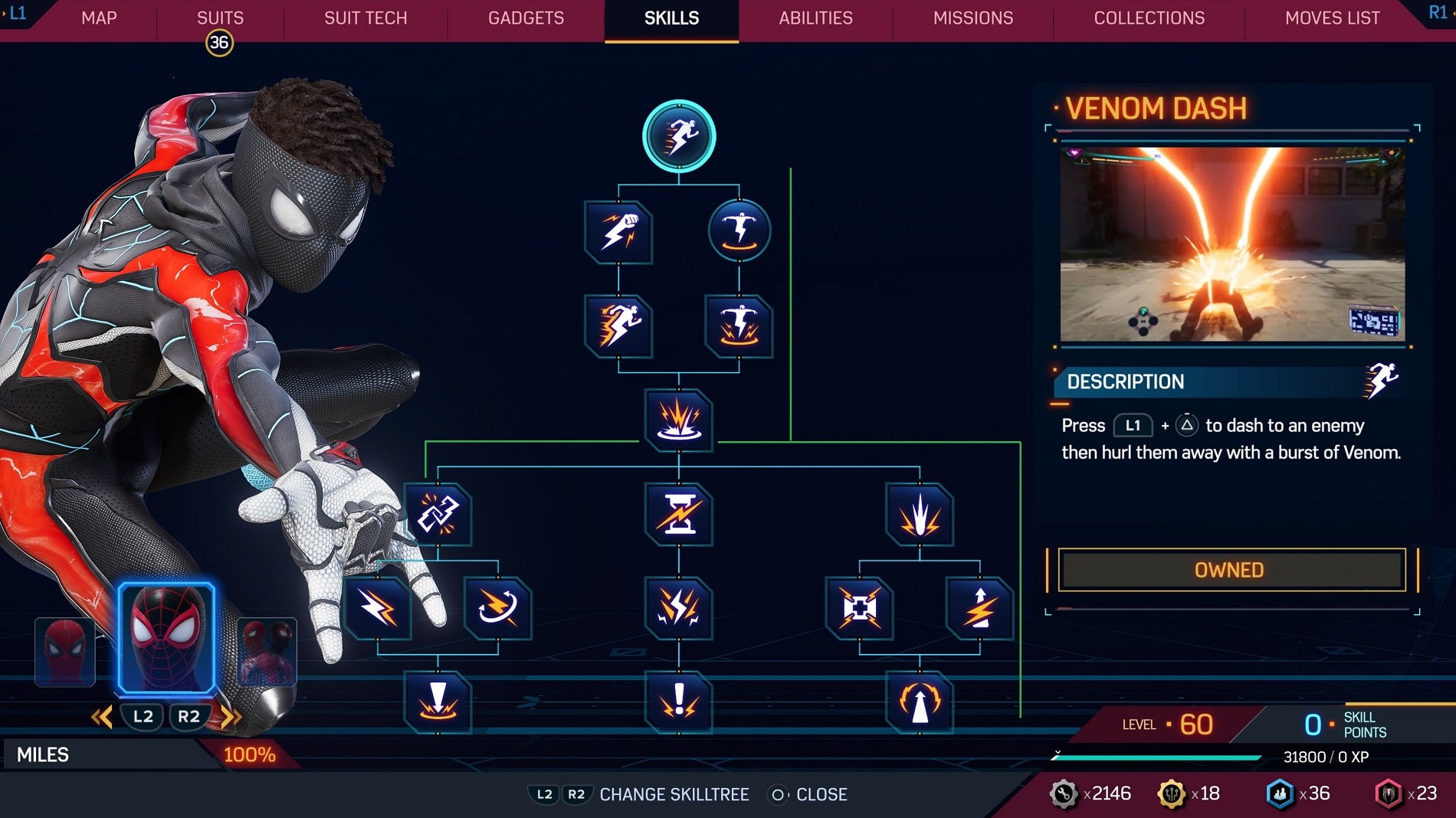Viewport: 1456px width, 818px height.
Task: Show the Missions tab
Action: [x=972, y=18]
